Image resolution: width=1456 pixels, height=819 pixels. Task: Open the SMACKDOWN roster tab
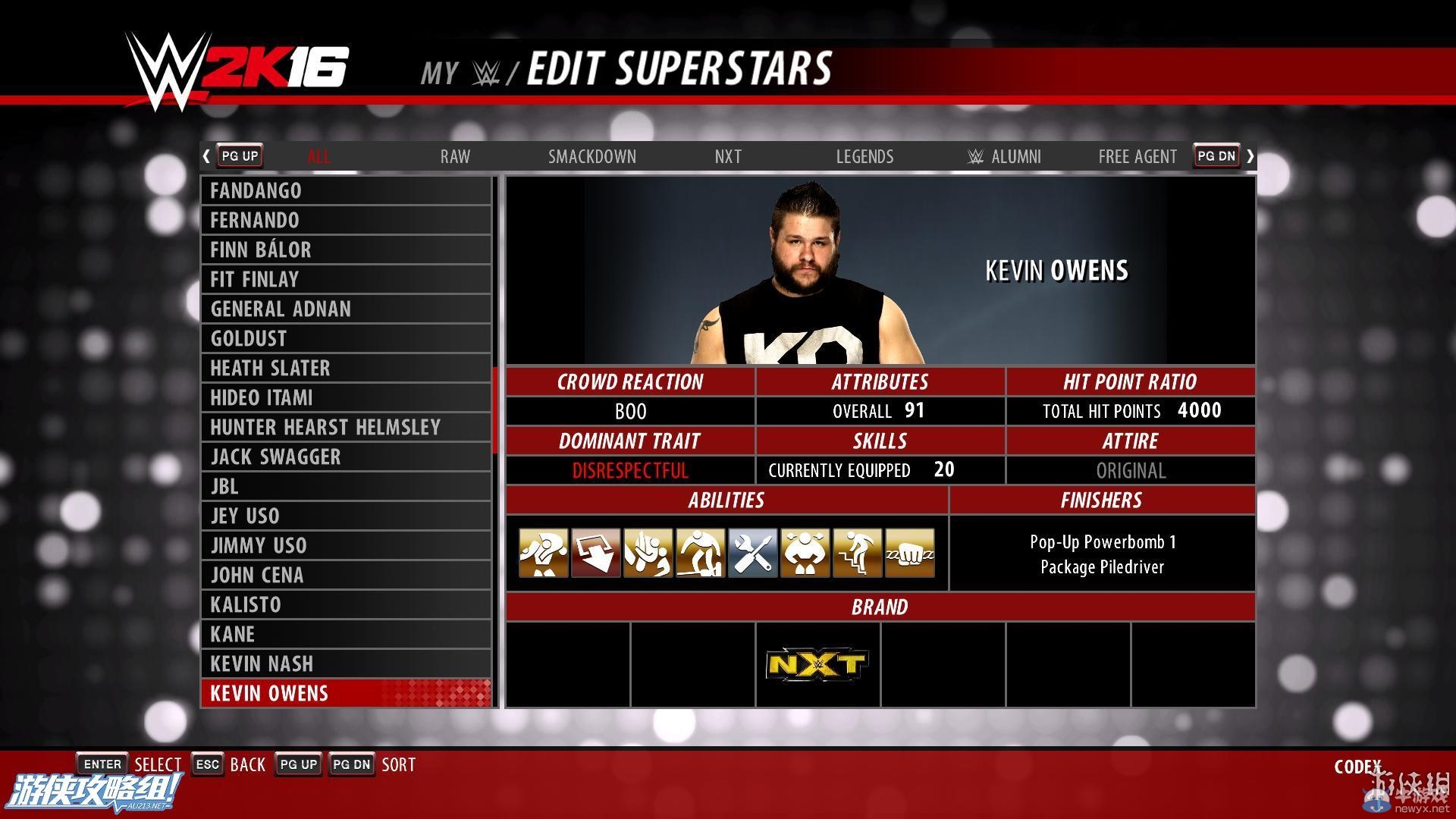[592, 156]
